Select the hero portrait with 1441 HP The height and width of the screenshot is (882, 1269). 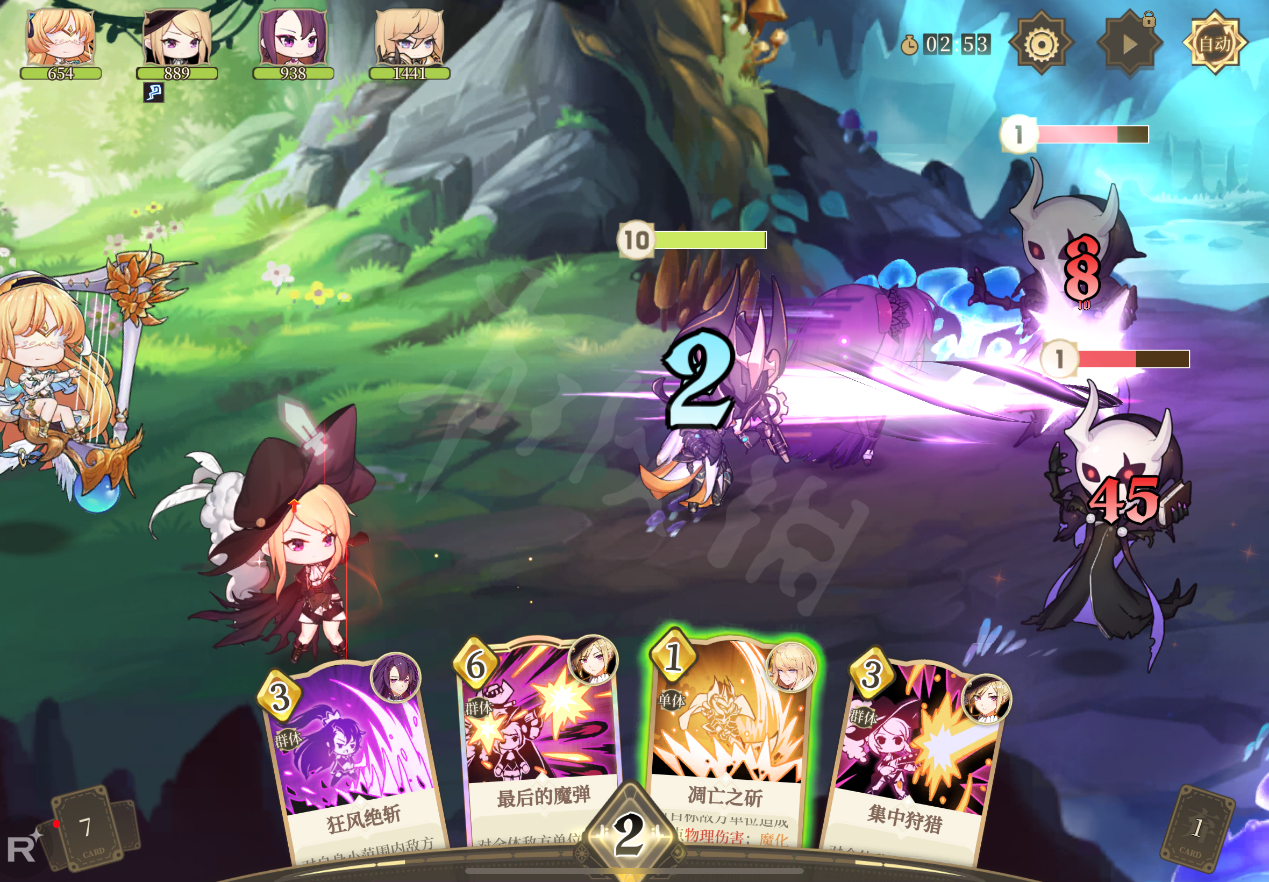(x=409, y=38)
